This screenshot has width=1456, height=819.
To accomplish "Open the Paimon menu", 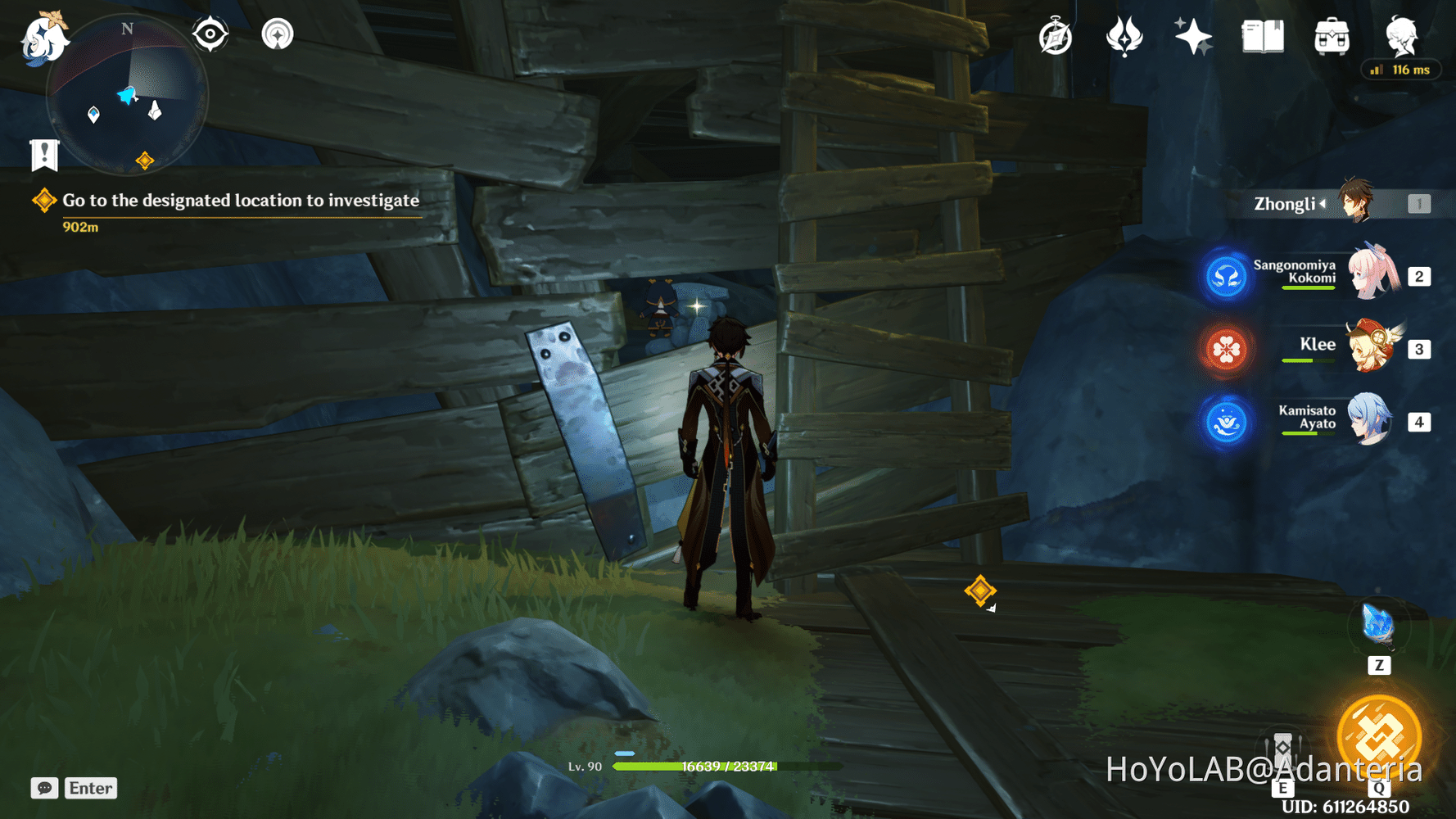I will 45,37.
